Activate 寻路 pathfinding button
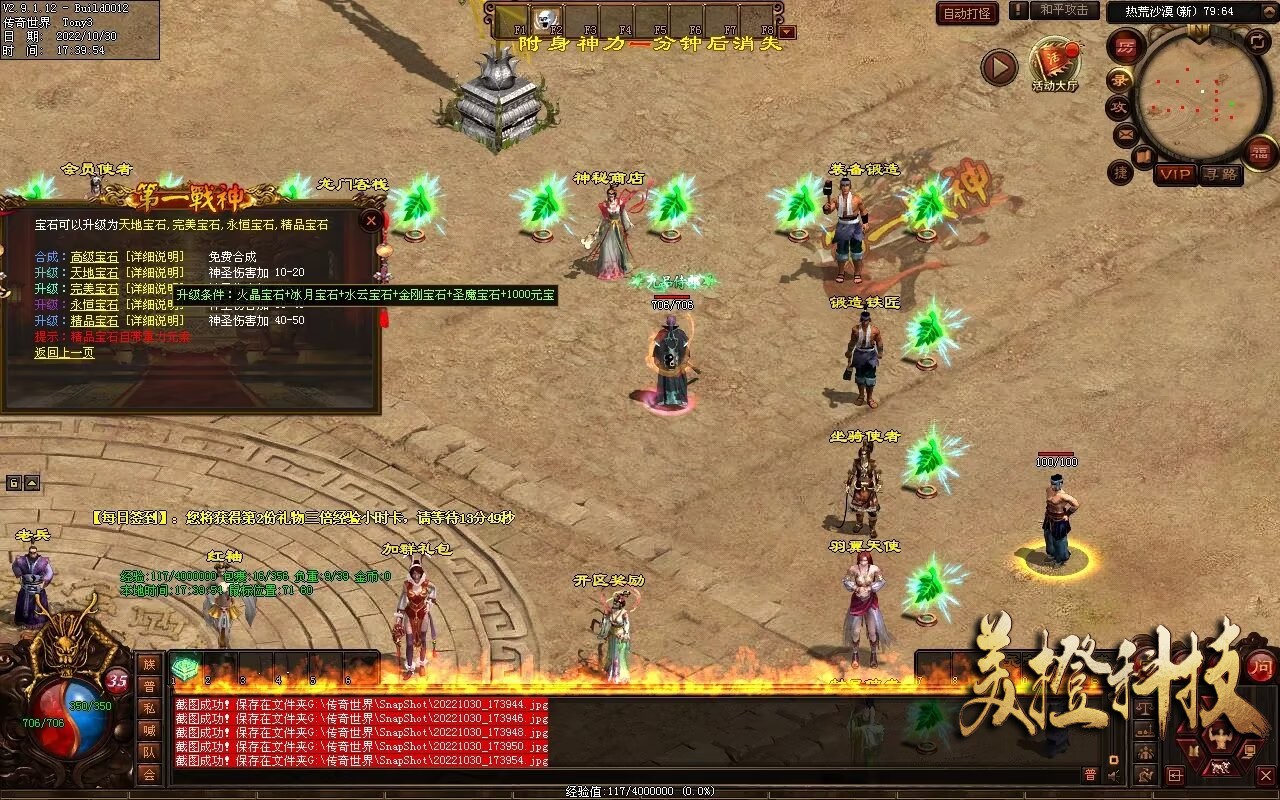Screen dimensions: 1280x800 point(1220,174)
